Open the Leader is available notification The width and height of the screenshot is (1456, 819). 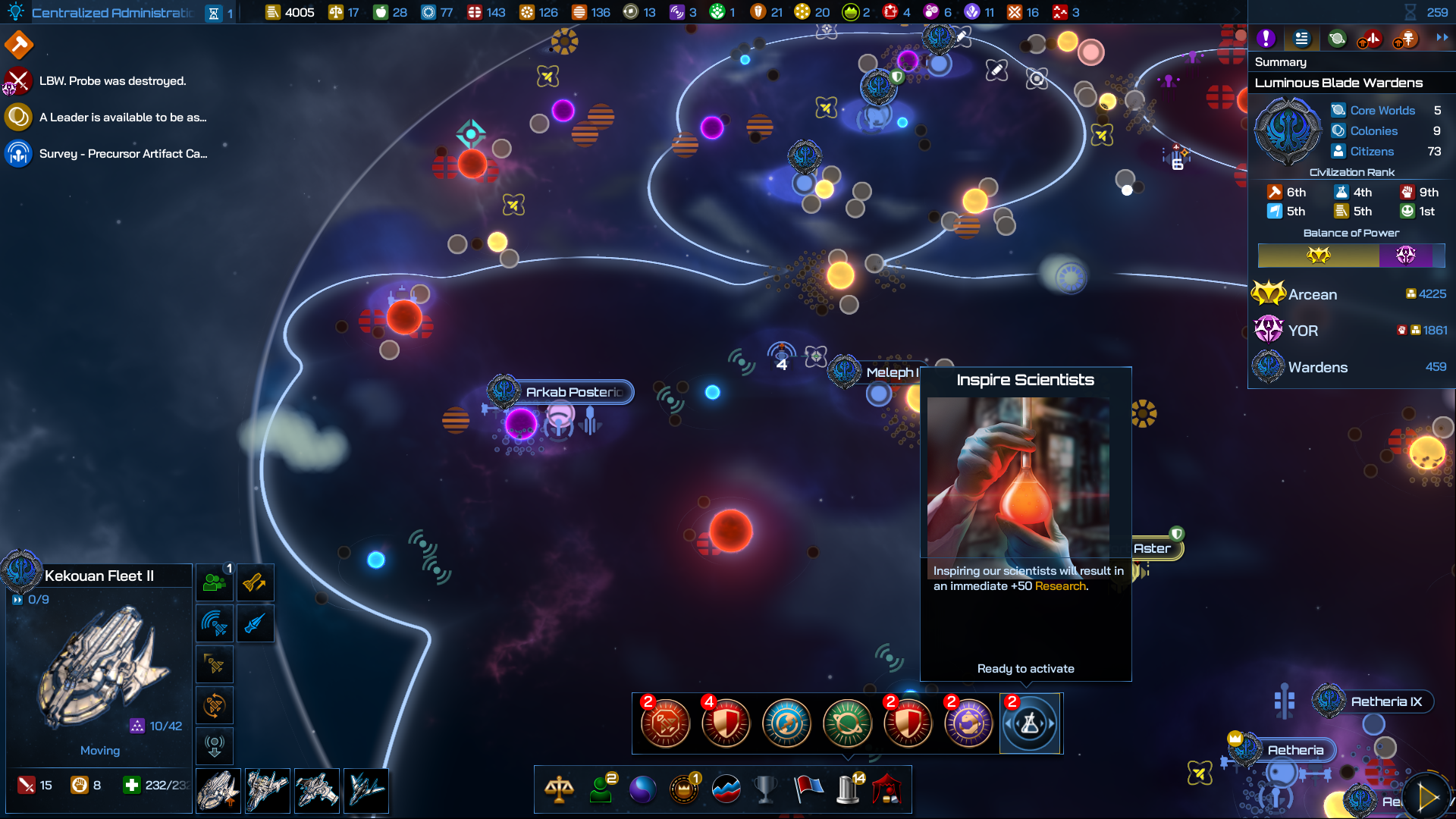[x=121, y=118]
